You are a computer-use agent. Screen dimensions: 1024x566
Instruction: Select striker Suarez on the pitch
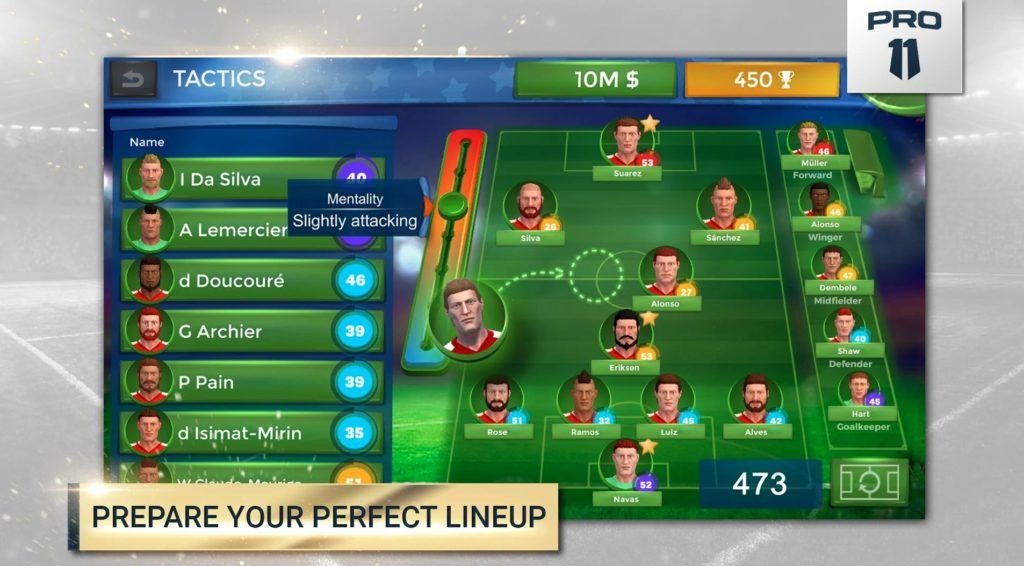627,144
